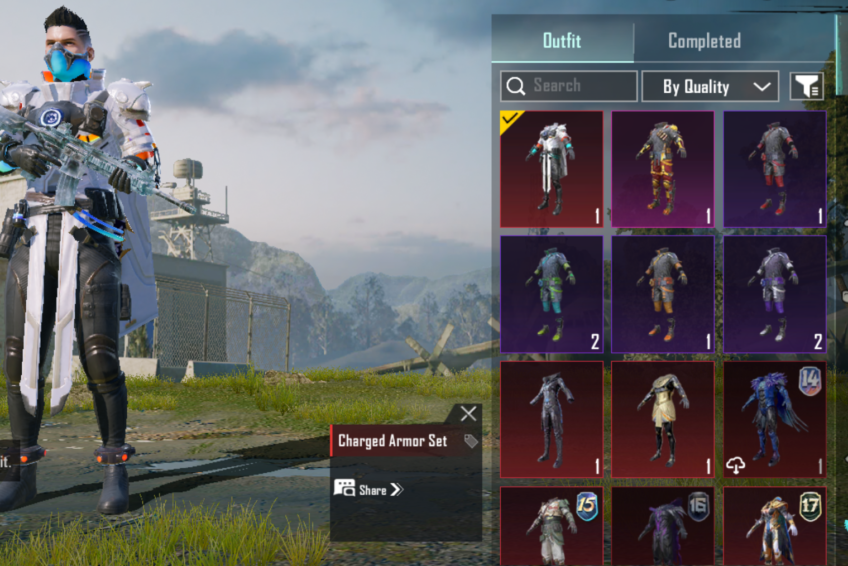Open the filter funnel options
Viewport: 848px width, 566px height.
tap(806, 87)
